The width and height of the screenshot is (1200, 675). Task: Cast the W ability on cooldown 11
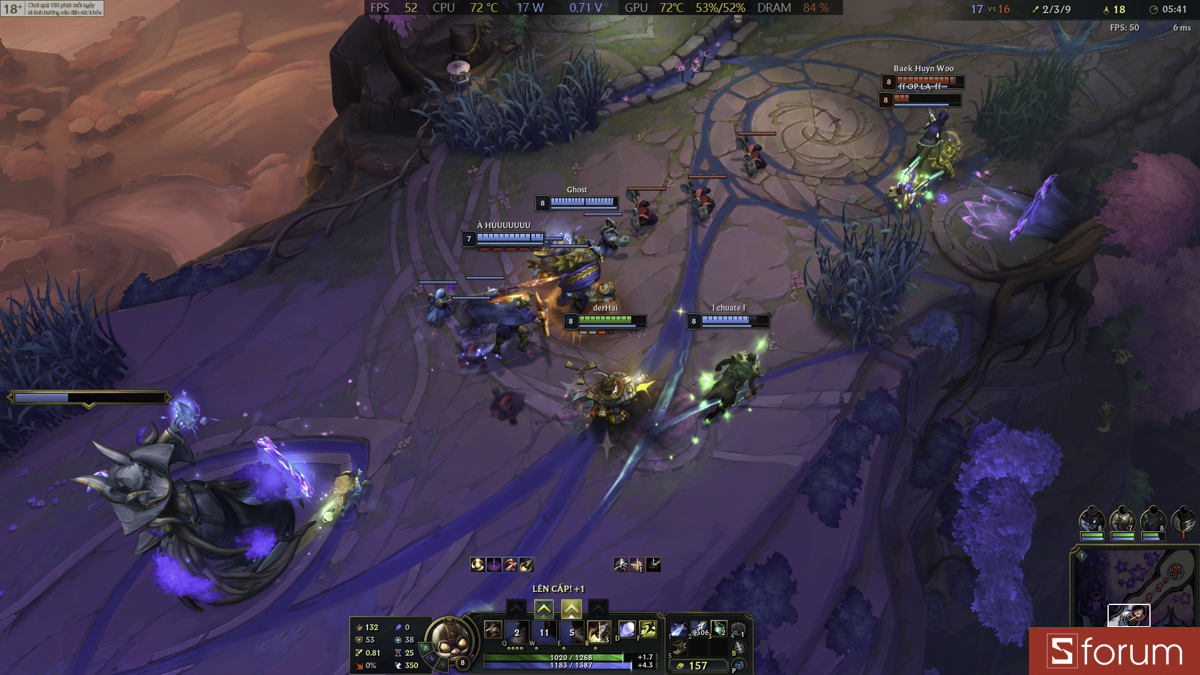point(544,631)
